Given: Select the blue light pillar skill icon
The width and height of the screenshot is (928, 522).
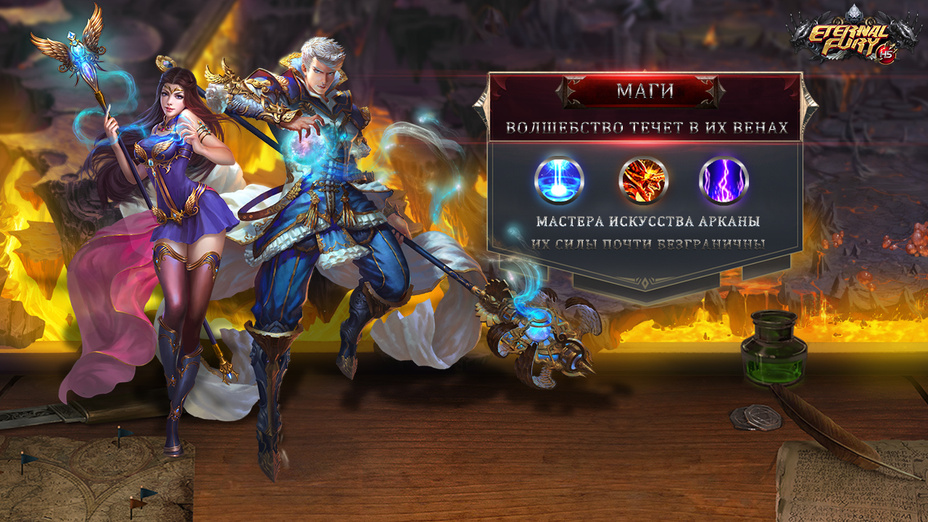Looking at the screenshot, I should [x=559, y=180].
